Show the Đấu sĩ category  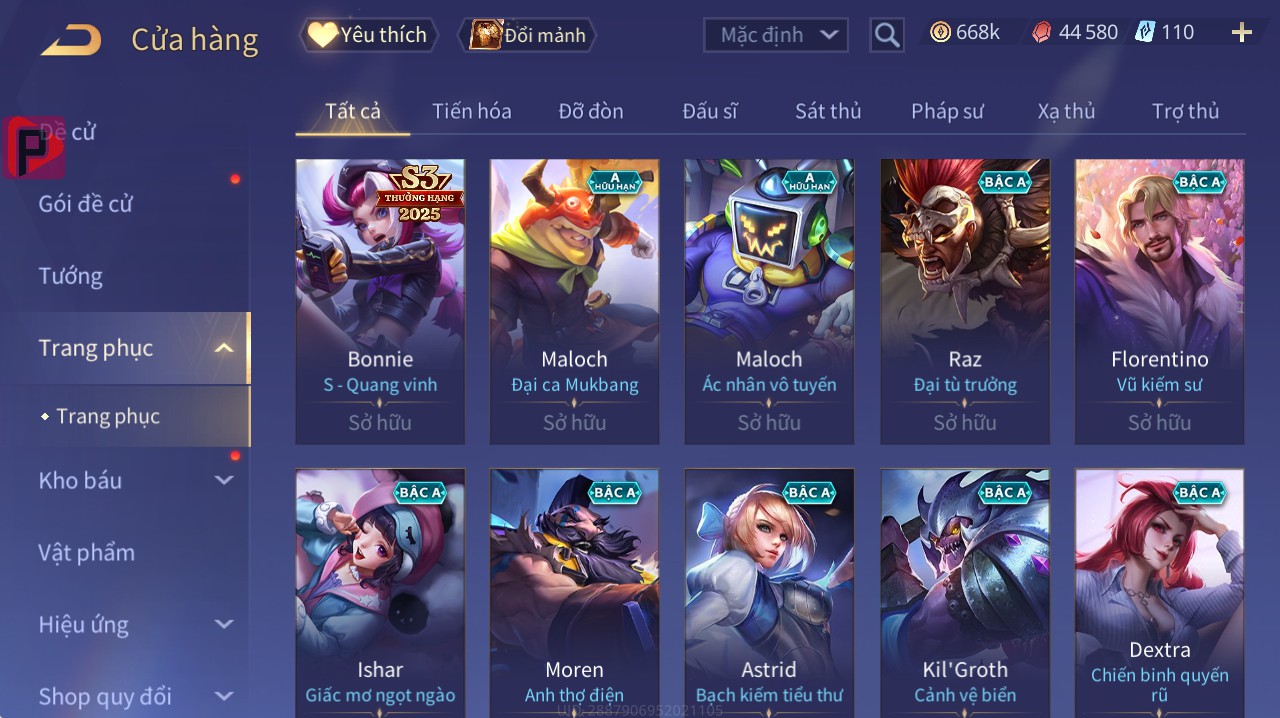709,111
